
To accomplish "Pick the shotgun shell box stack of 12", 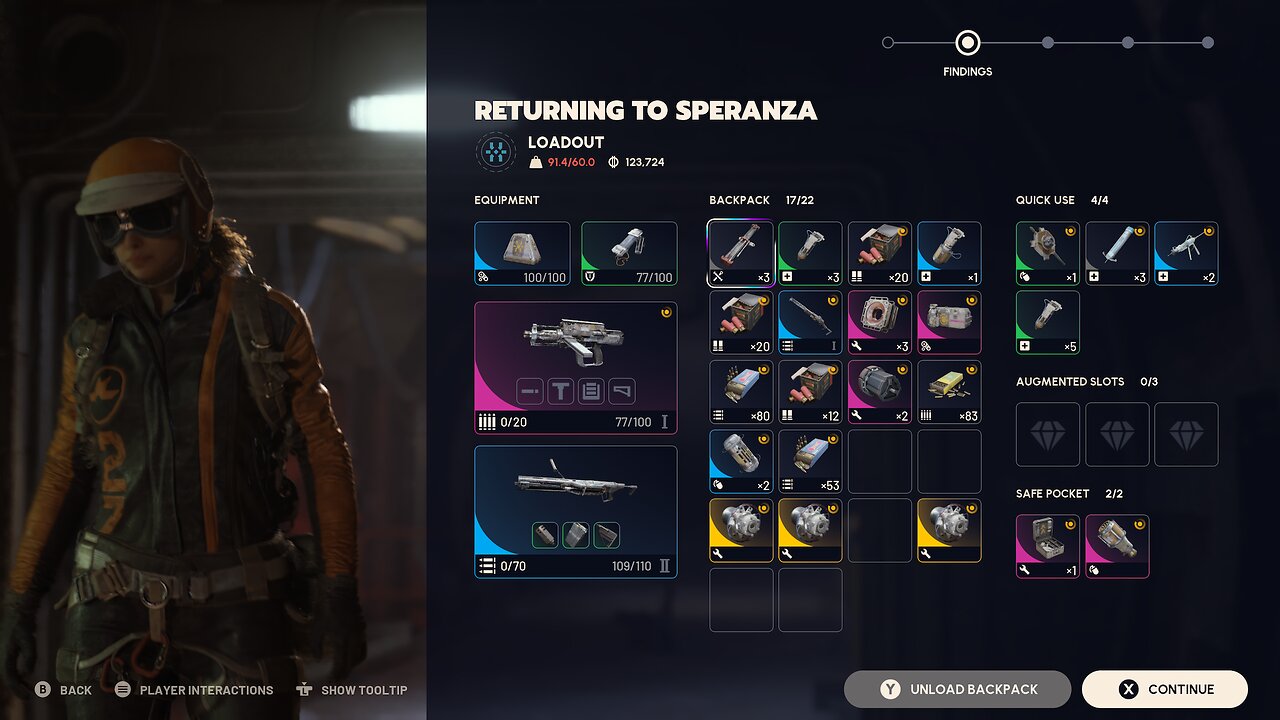I will (x=810, y=392).
